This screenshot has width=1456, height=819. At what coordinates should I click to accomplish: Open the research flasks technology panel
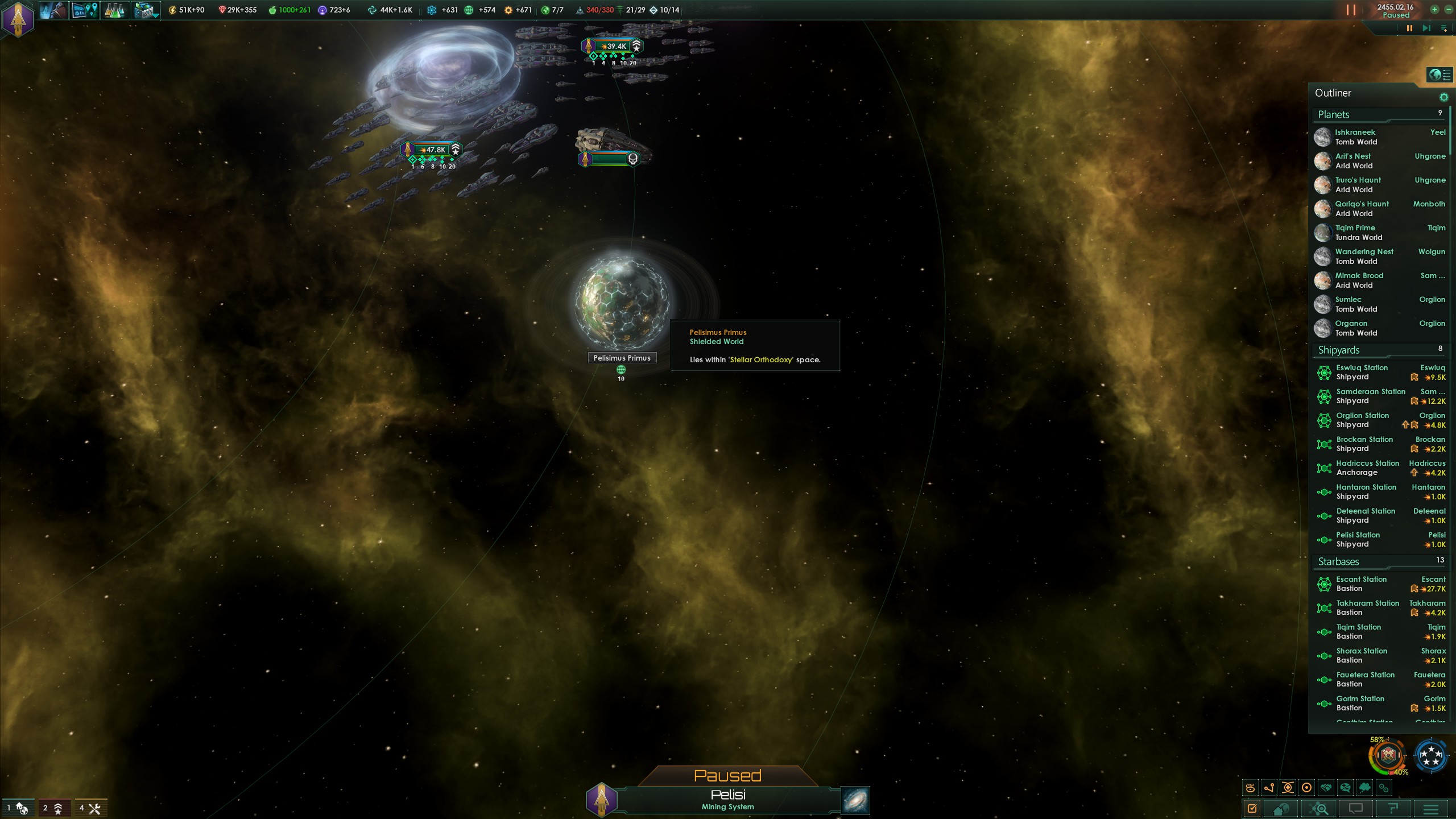tap(114, 10)
